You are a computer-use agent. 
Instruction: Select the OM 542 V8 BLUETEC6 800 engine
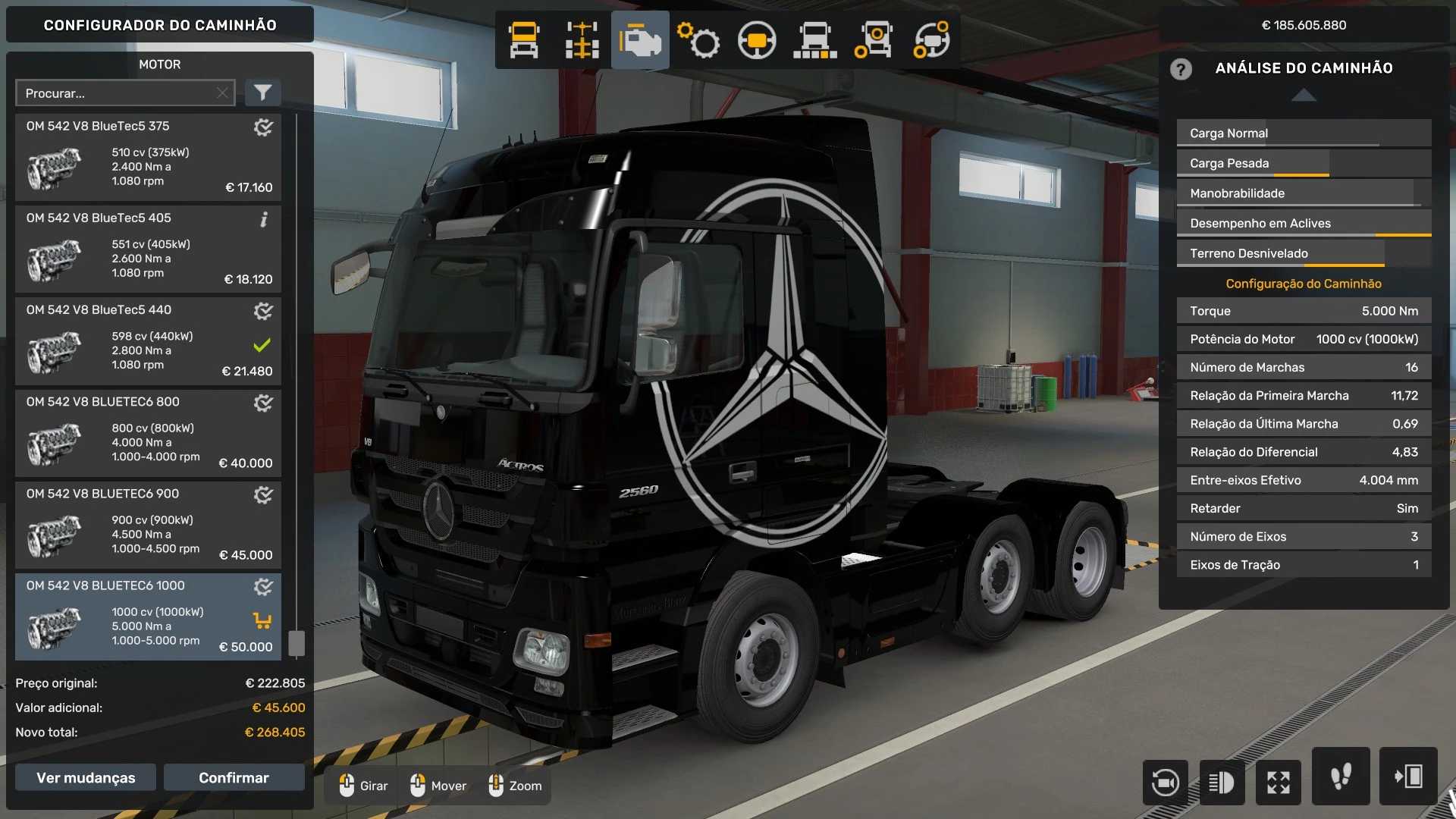coord(148,433)
